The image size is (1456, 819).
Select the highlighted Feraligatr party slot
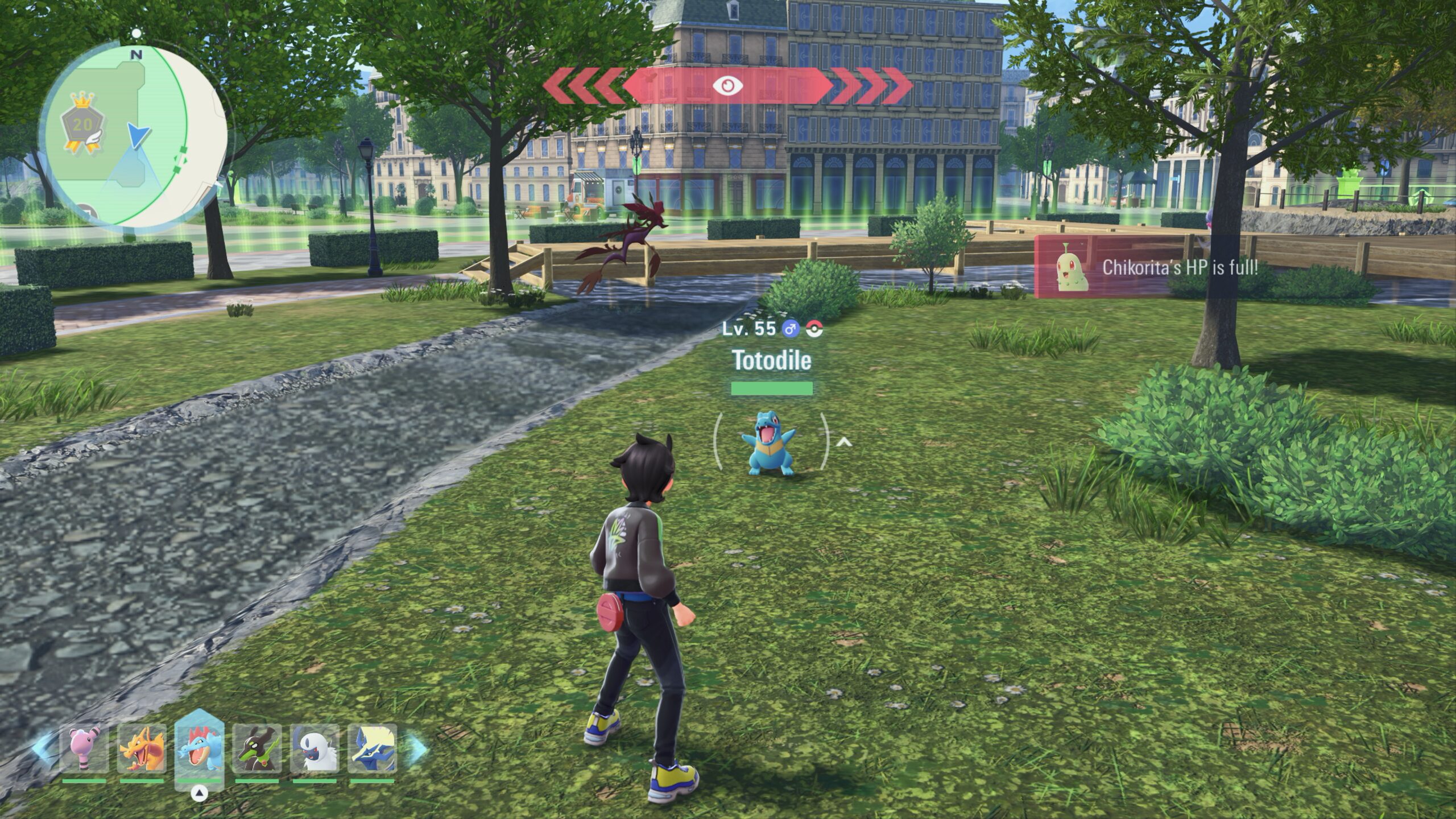pyautogui.click(x=199, y=748)
